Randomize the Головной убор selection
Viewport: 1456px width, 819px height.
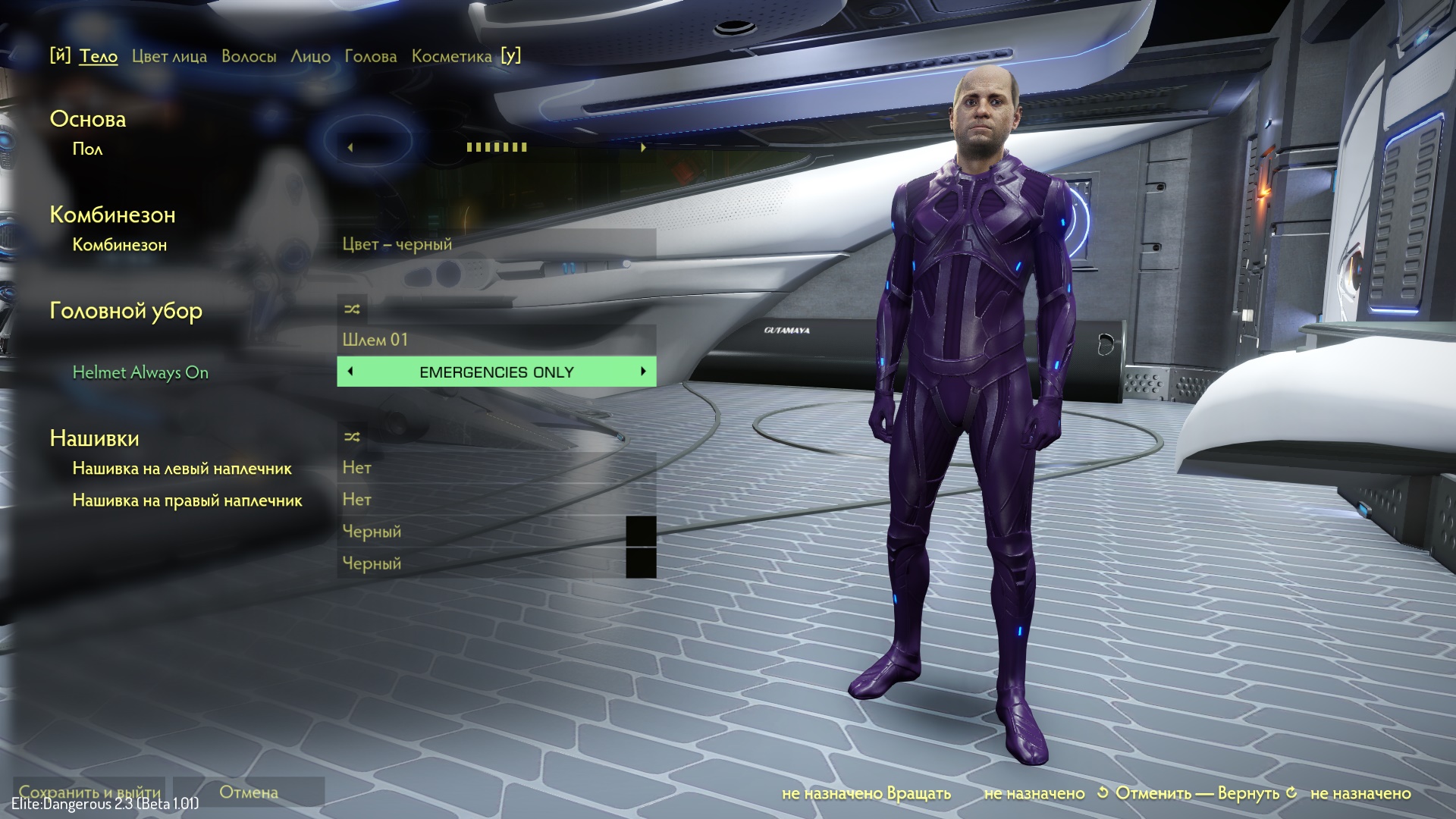(x=352, y=309)
